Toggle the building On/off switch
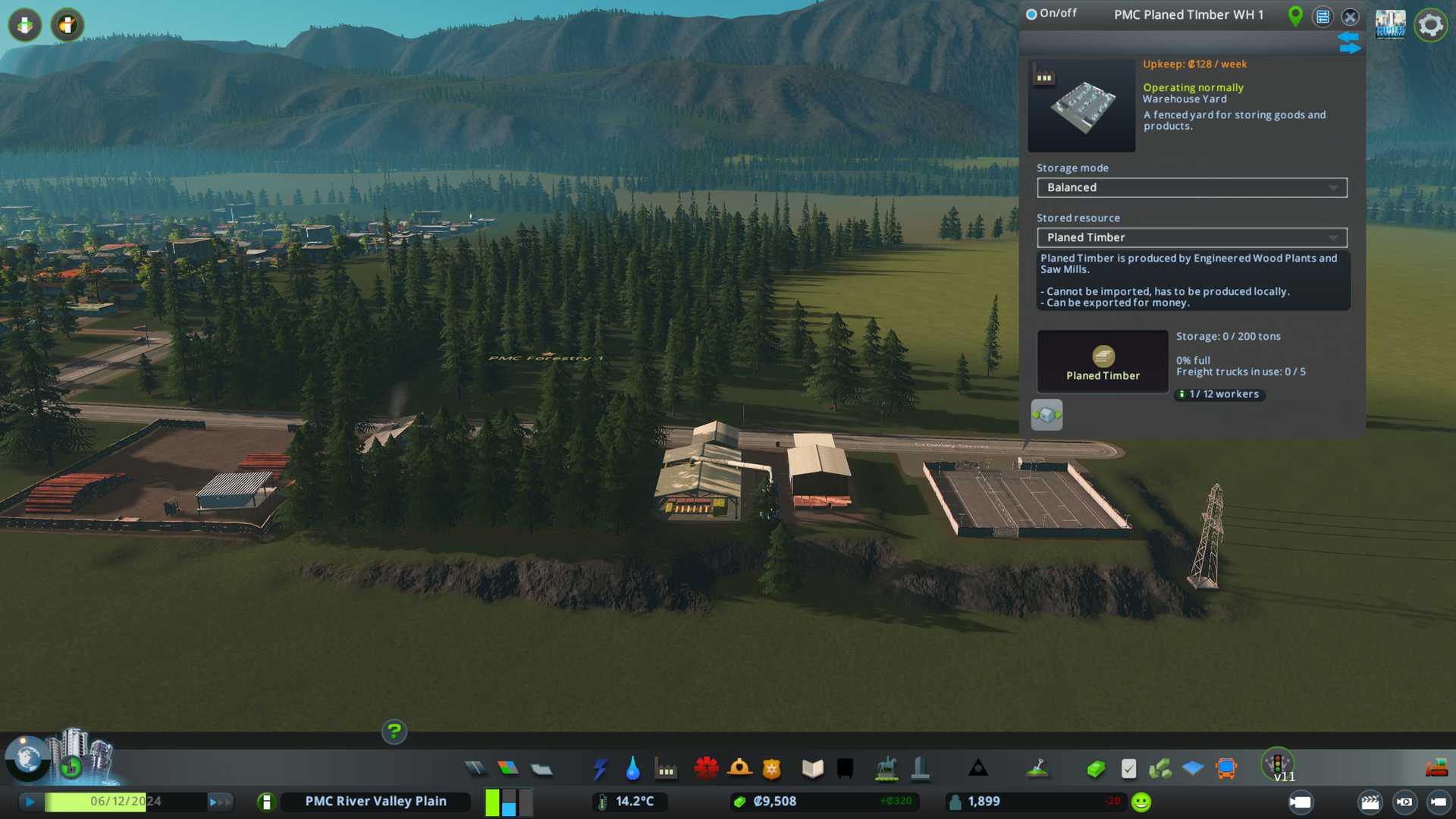Viewport: 1456px width, 819px height. 1031,14
